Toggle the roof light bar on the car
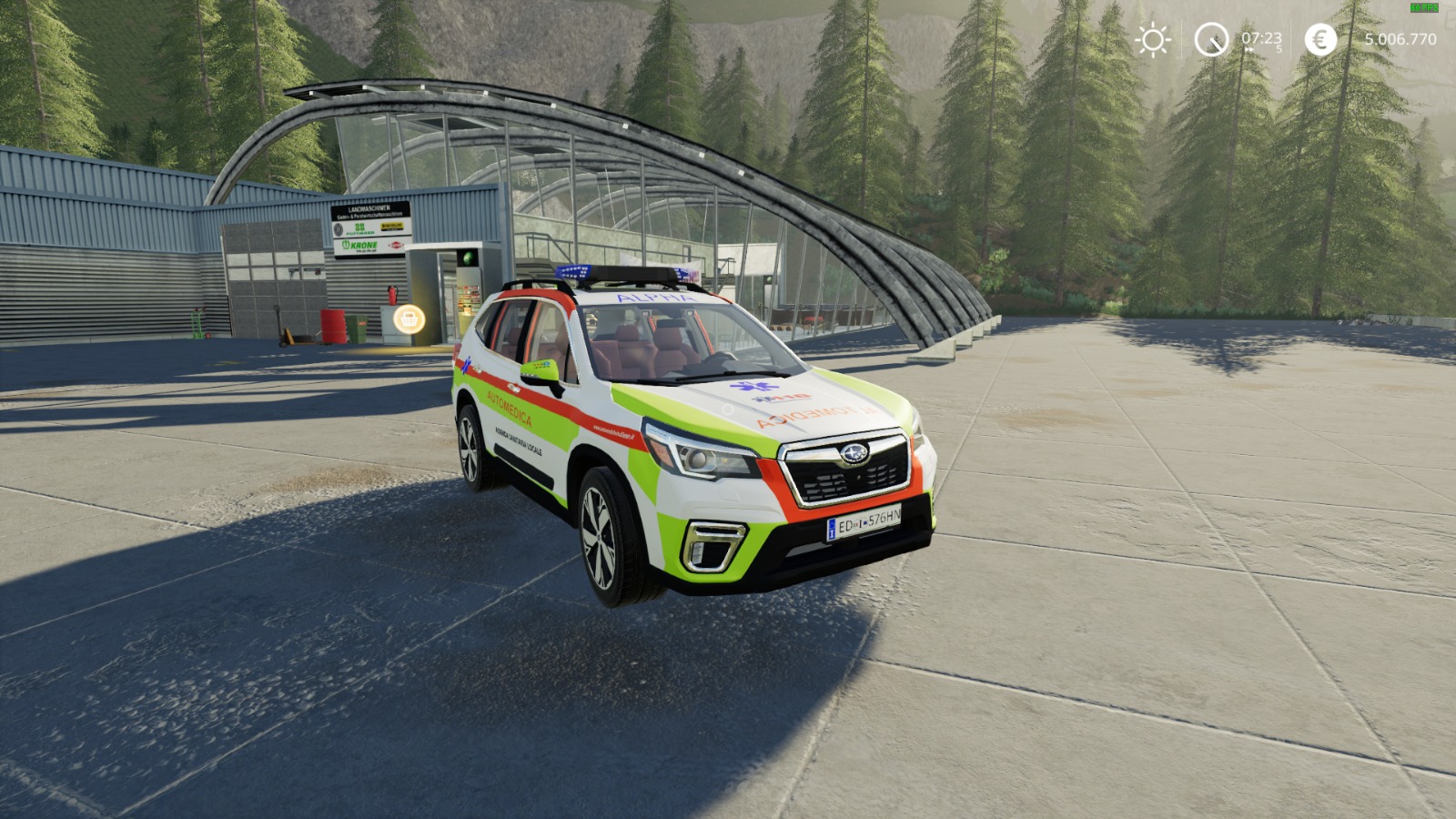This screenshot has height=819, width=1456. click(x=628, y=273)
